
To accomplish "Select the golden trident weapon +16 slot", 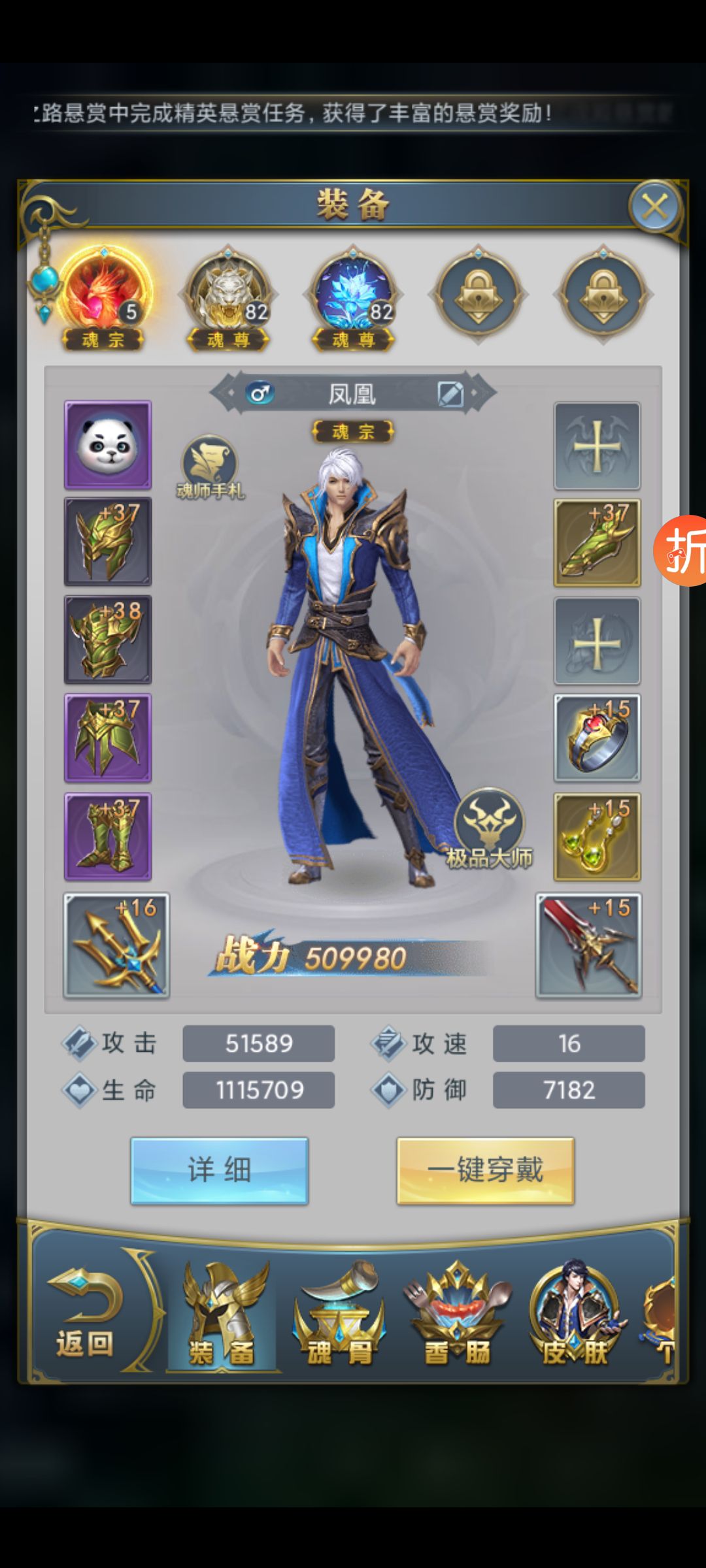I will click(x=116, y=945).
